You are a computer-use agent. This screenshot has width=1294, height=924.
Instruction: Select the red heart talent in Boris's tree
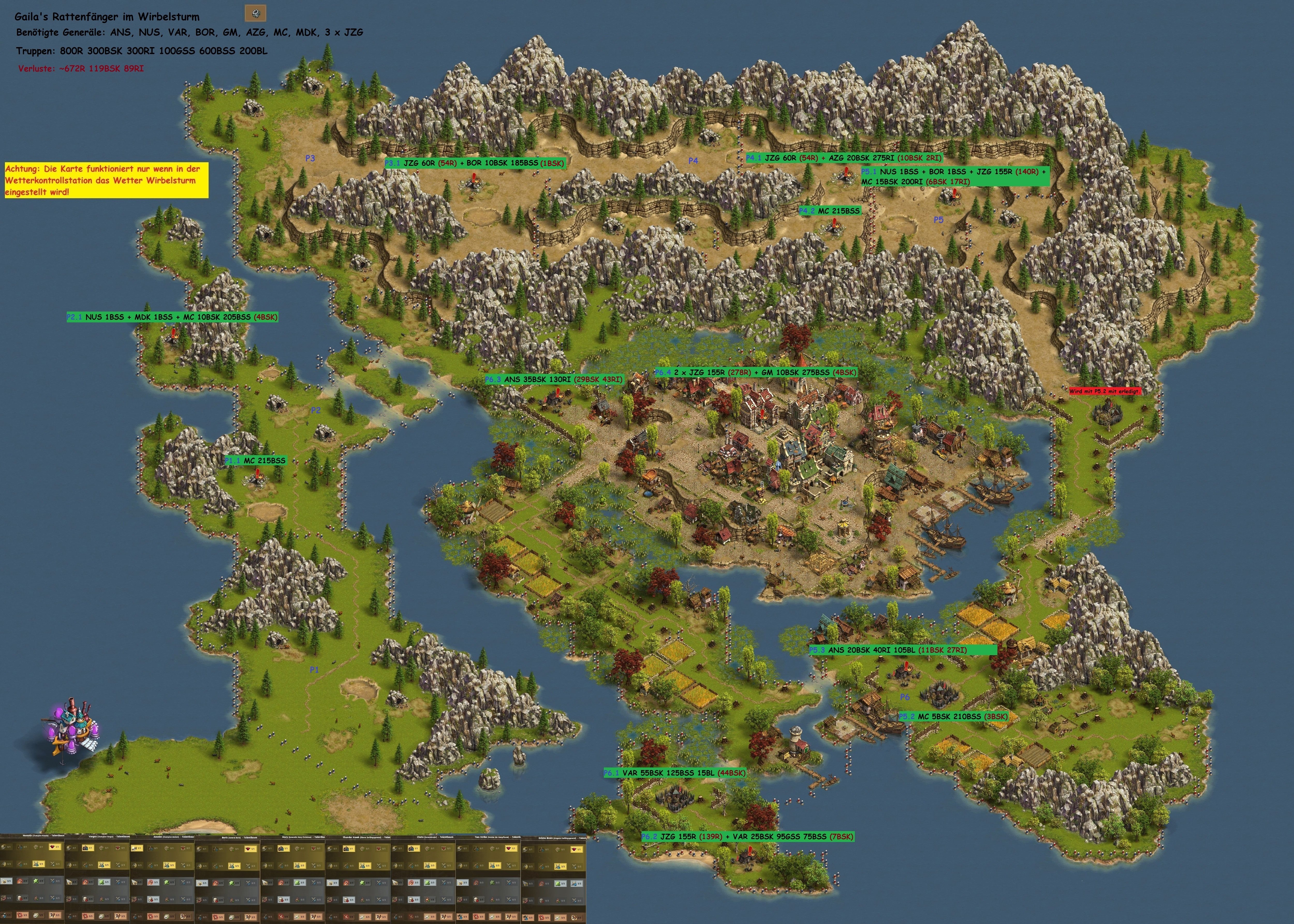pyautogui.click(x=250, y=849)
